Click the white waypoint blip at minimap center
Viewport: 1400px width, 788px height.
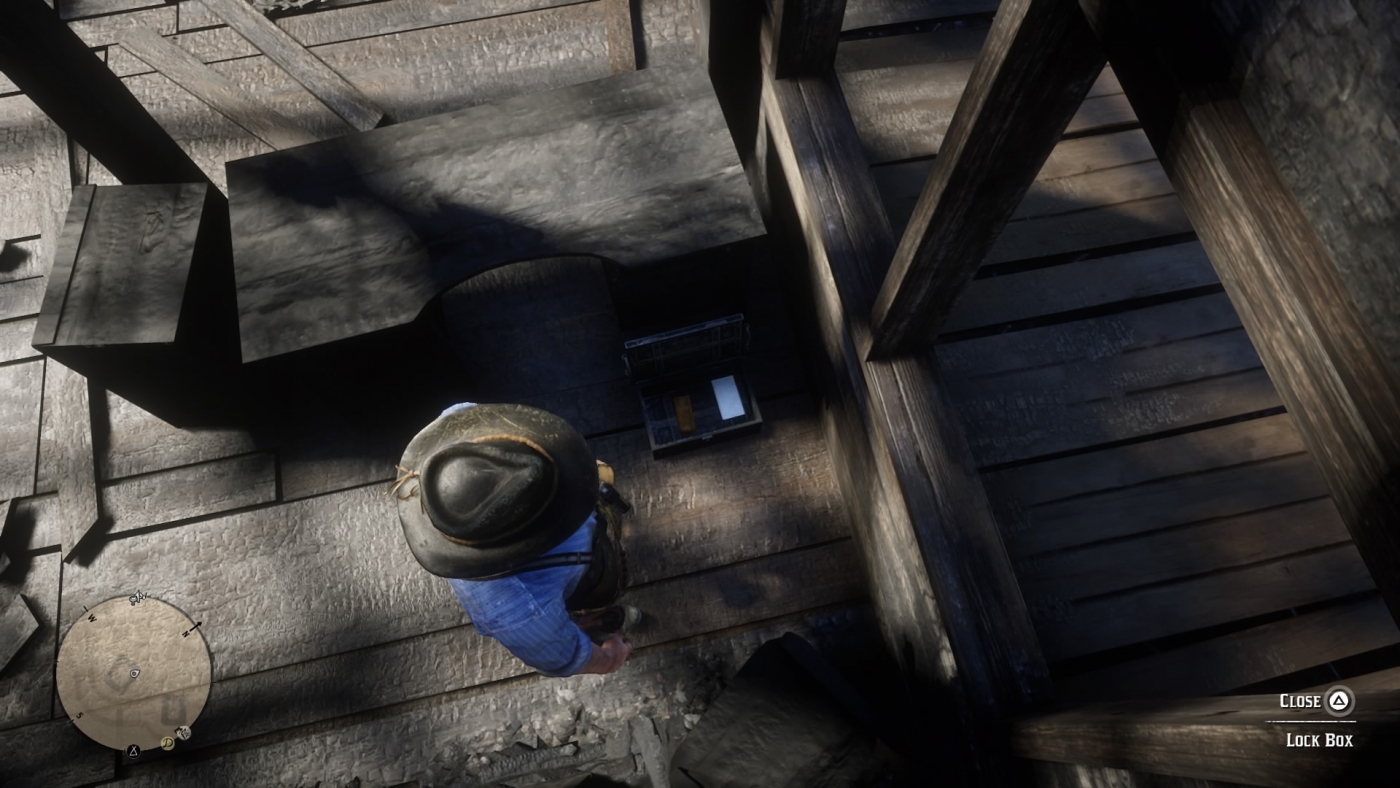134,674
